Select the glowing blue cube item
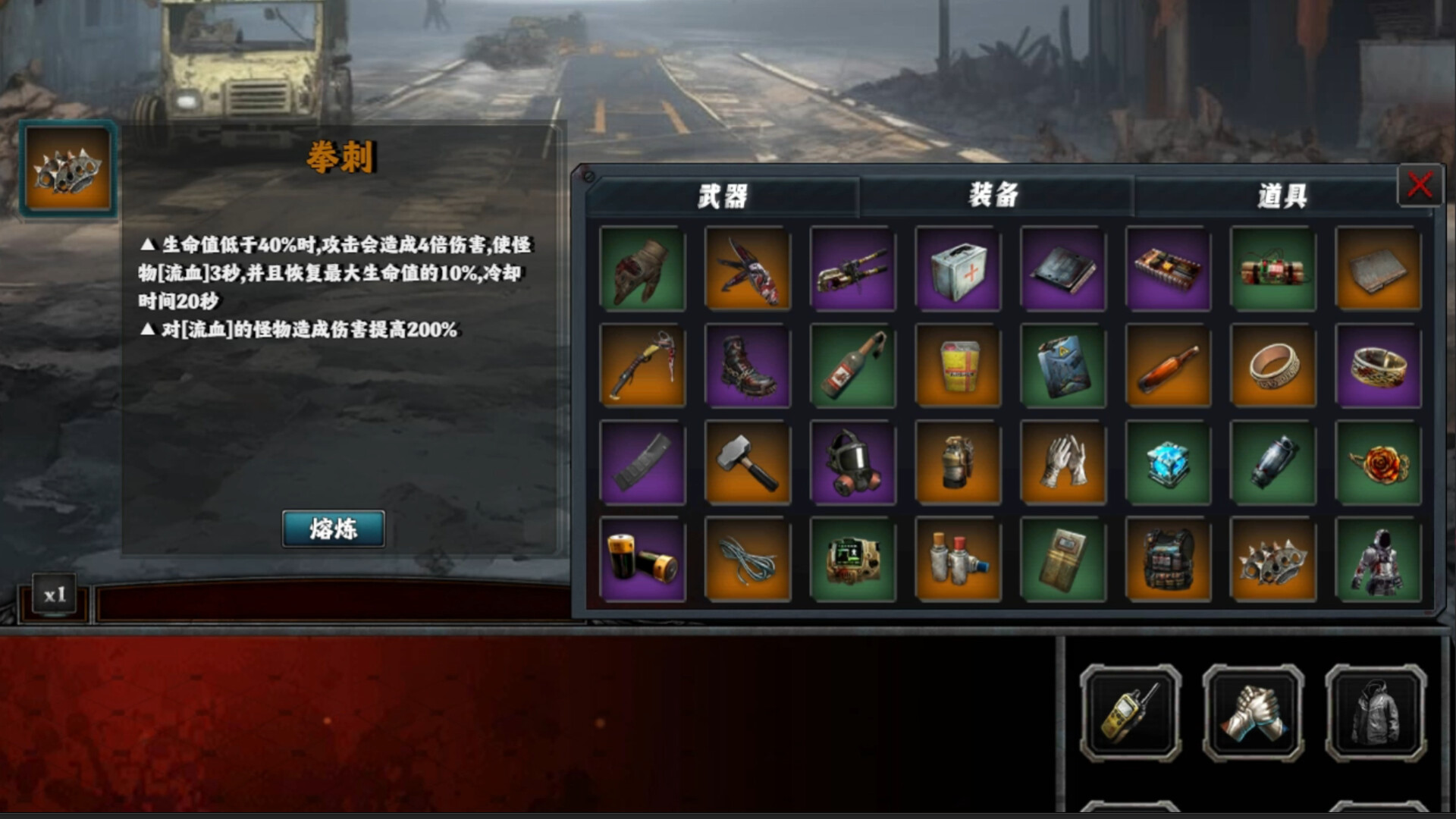 [1168, 463]
